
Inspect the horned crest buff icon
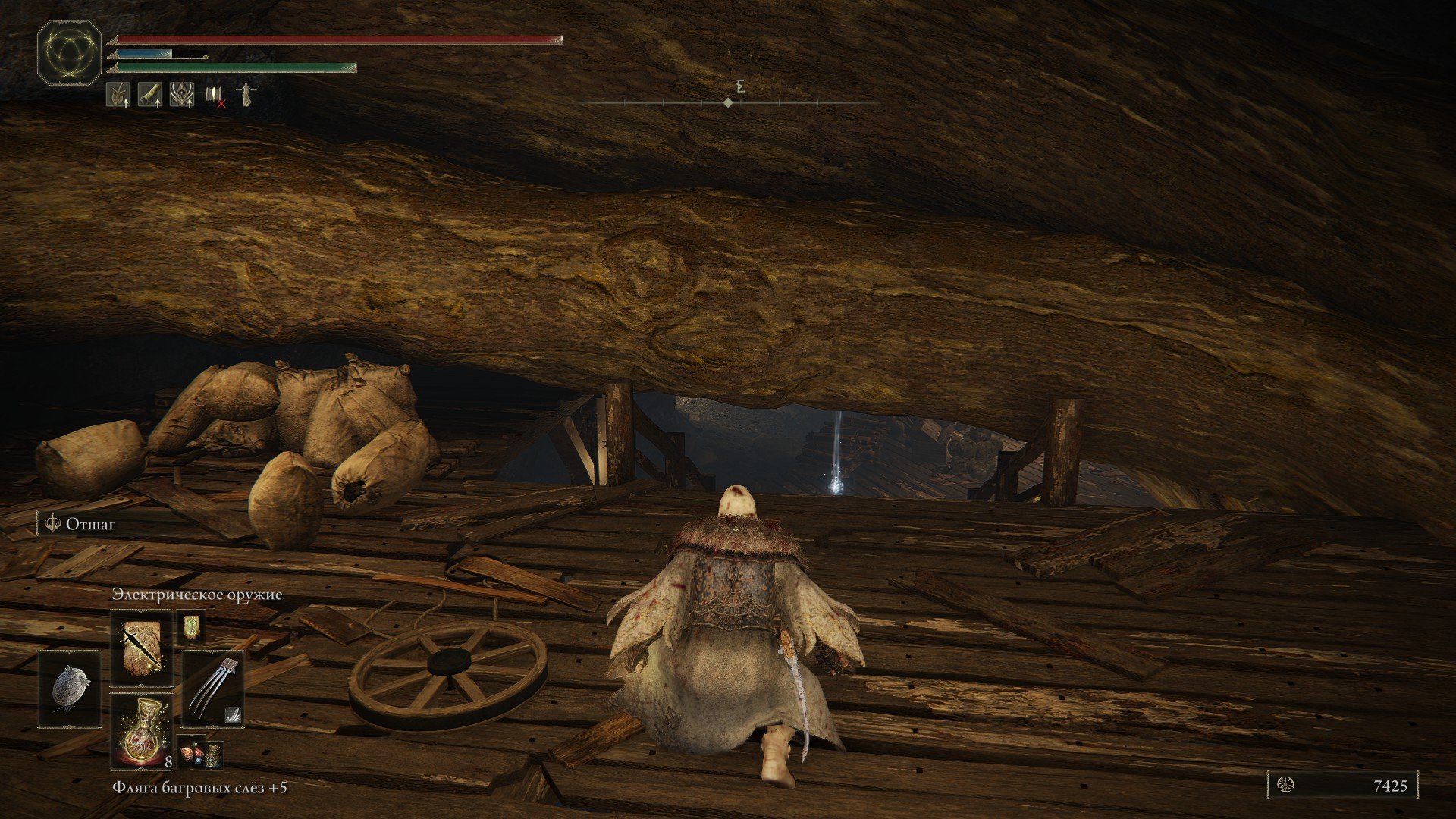point(182,95)
